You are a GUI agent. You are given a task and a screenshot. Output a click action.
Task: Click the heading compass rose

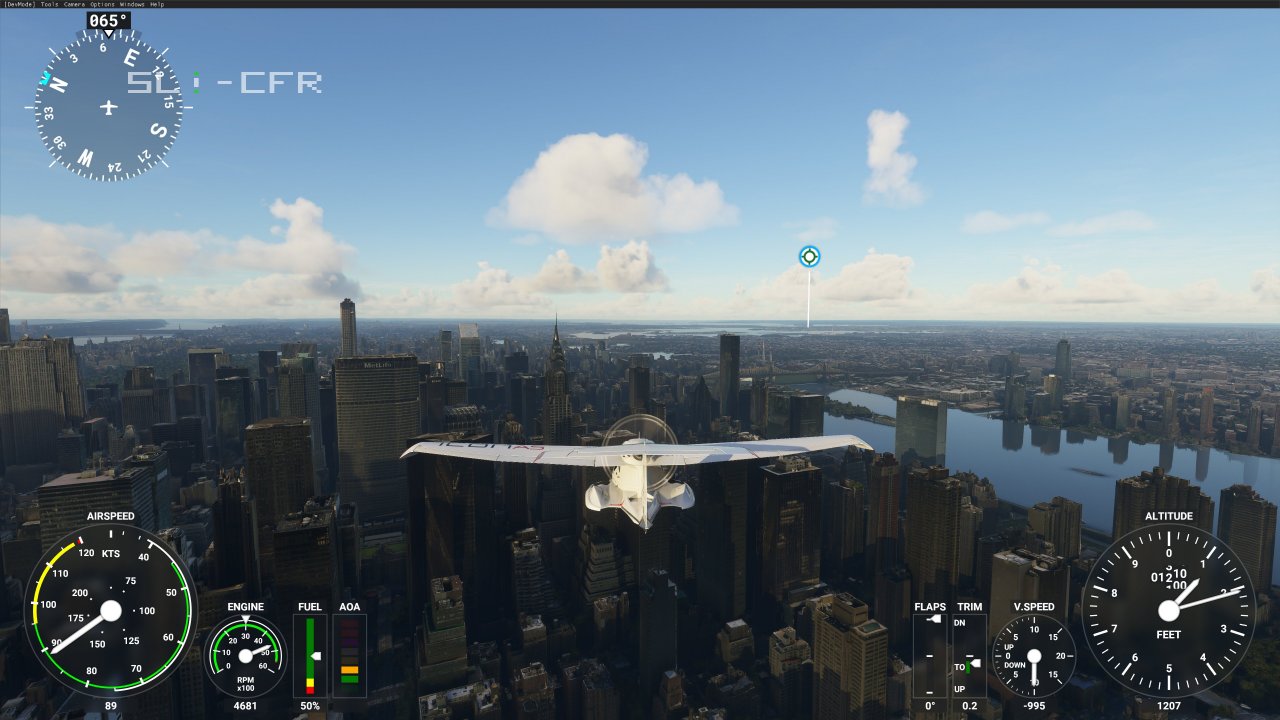pos(105,105)
